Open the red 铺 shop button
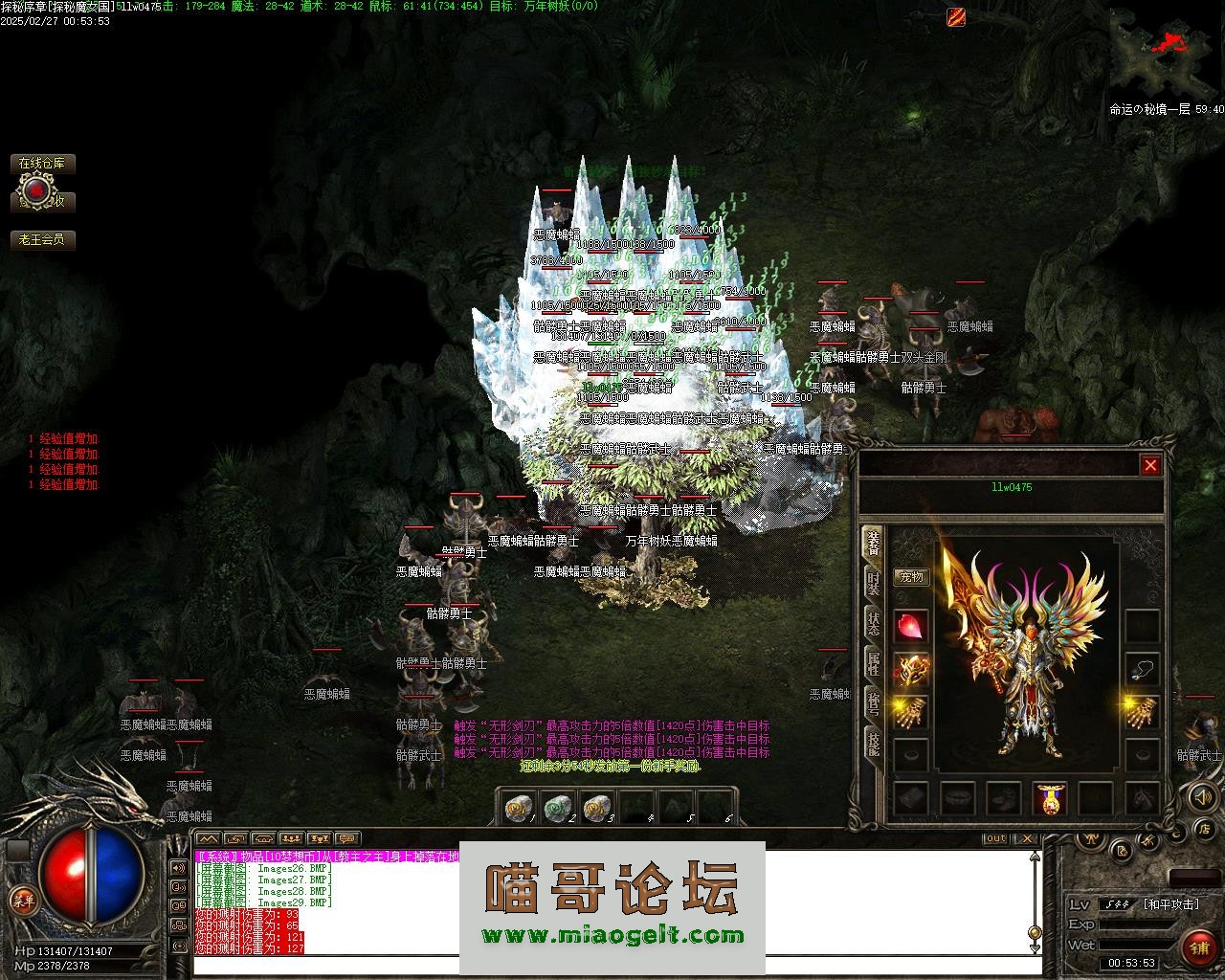 point(1198,947)
